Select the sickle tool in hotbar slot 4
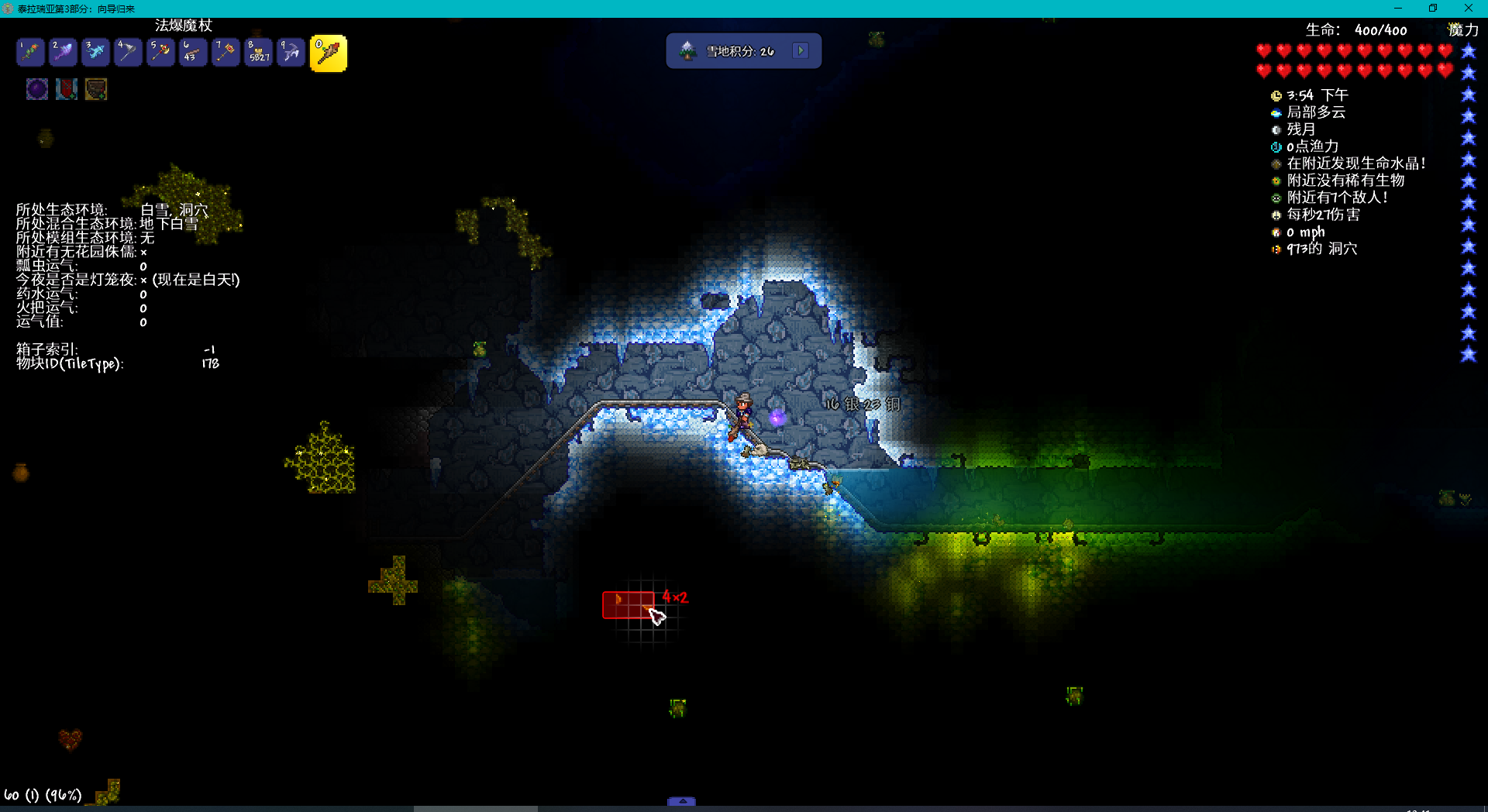 click(127, 52)
